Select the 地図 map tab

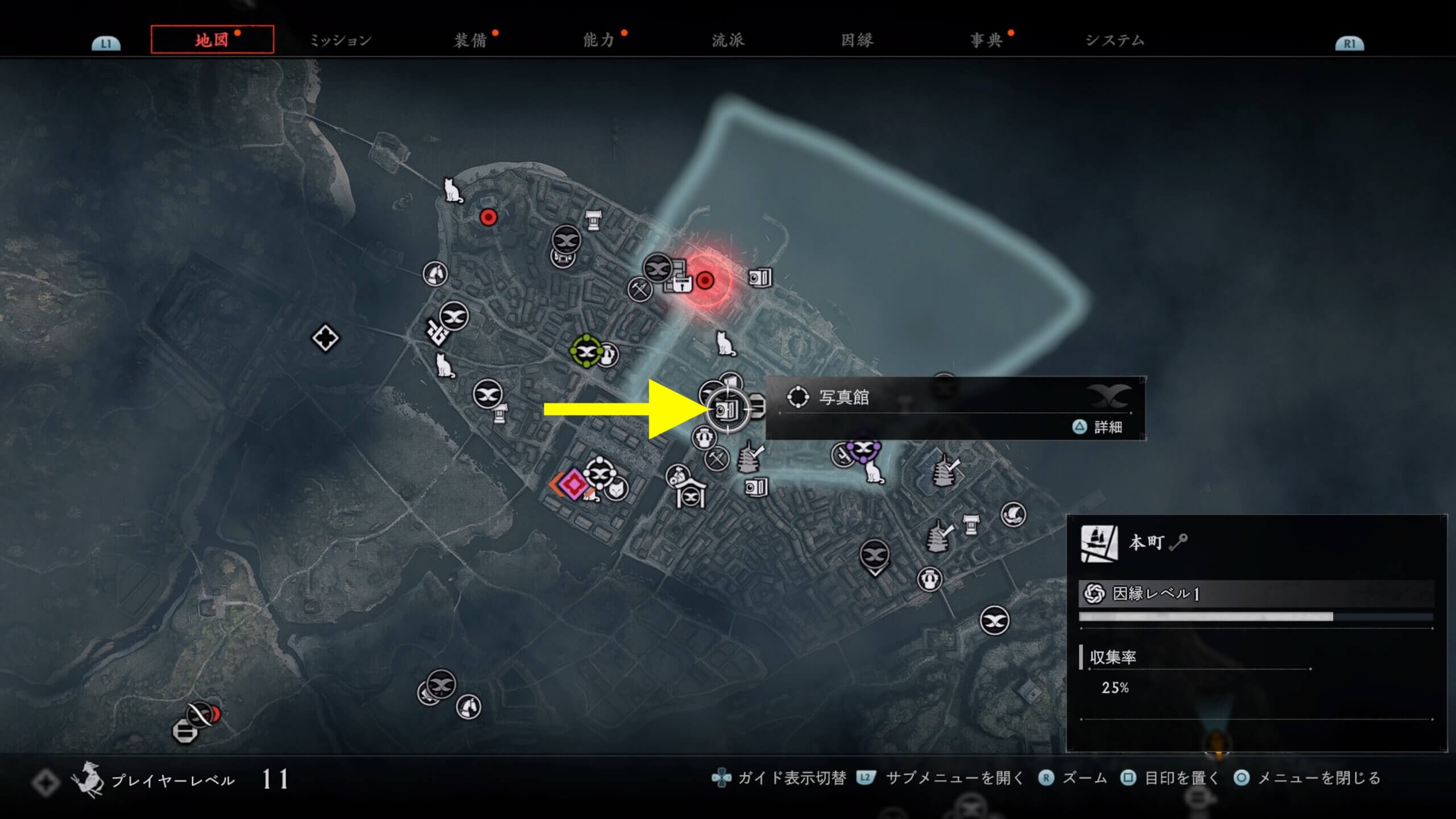212,40
